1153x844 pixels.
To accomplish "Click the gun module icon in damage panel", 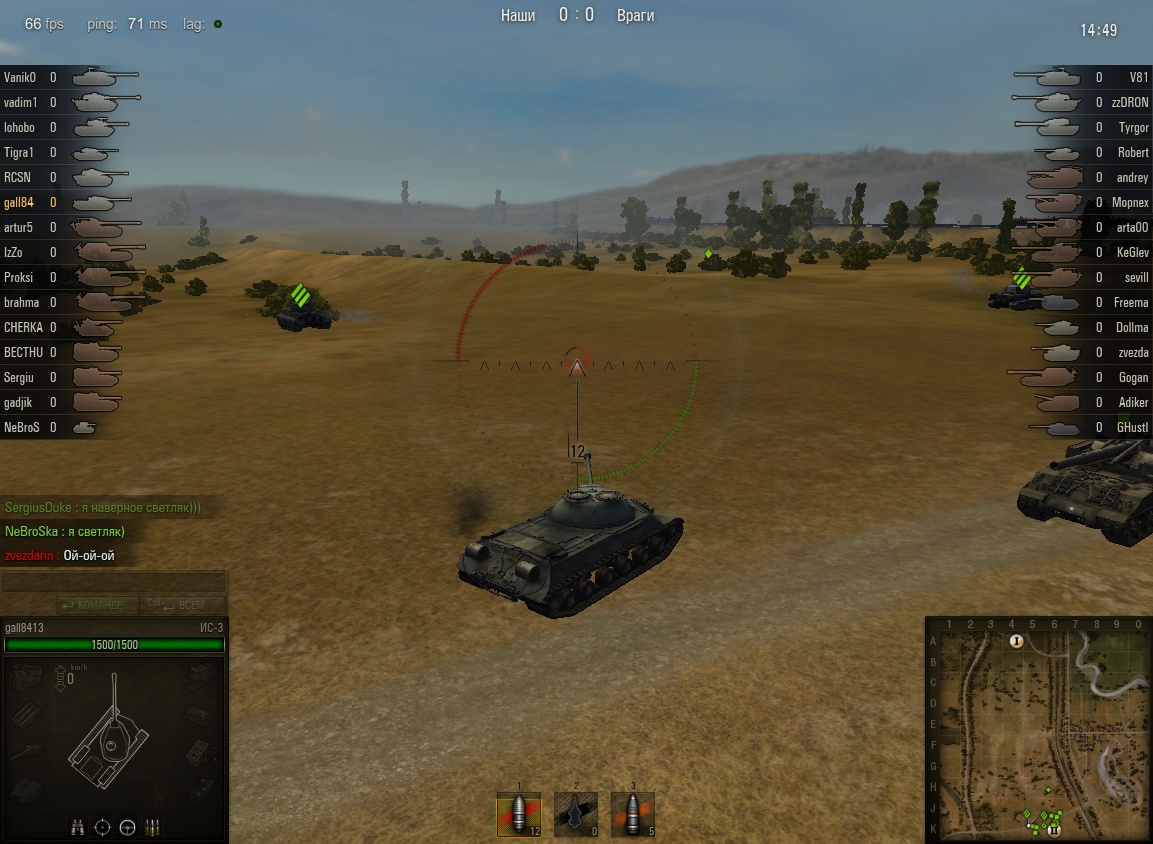I will 25,750.
